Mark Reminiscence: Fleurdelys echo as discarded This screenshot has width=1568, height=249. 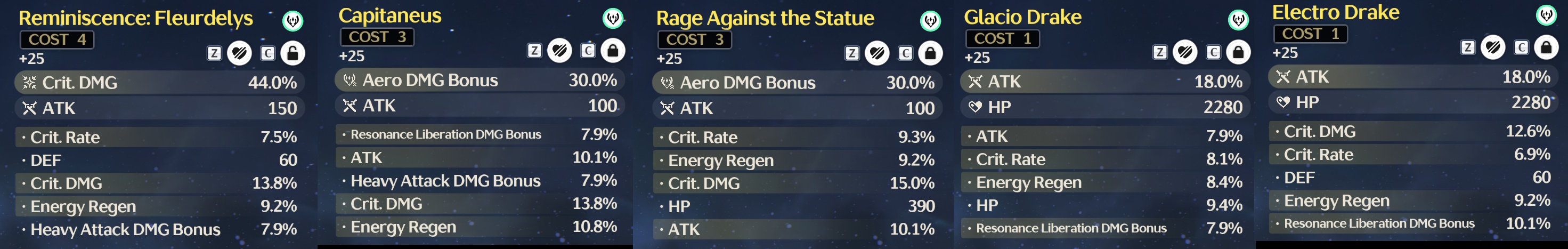point(239,53)
